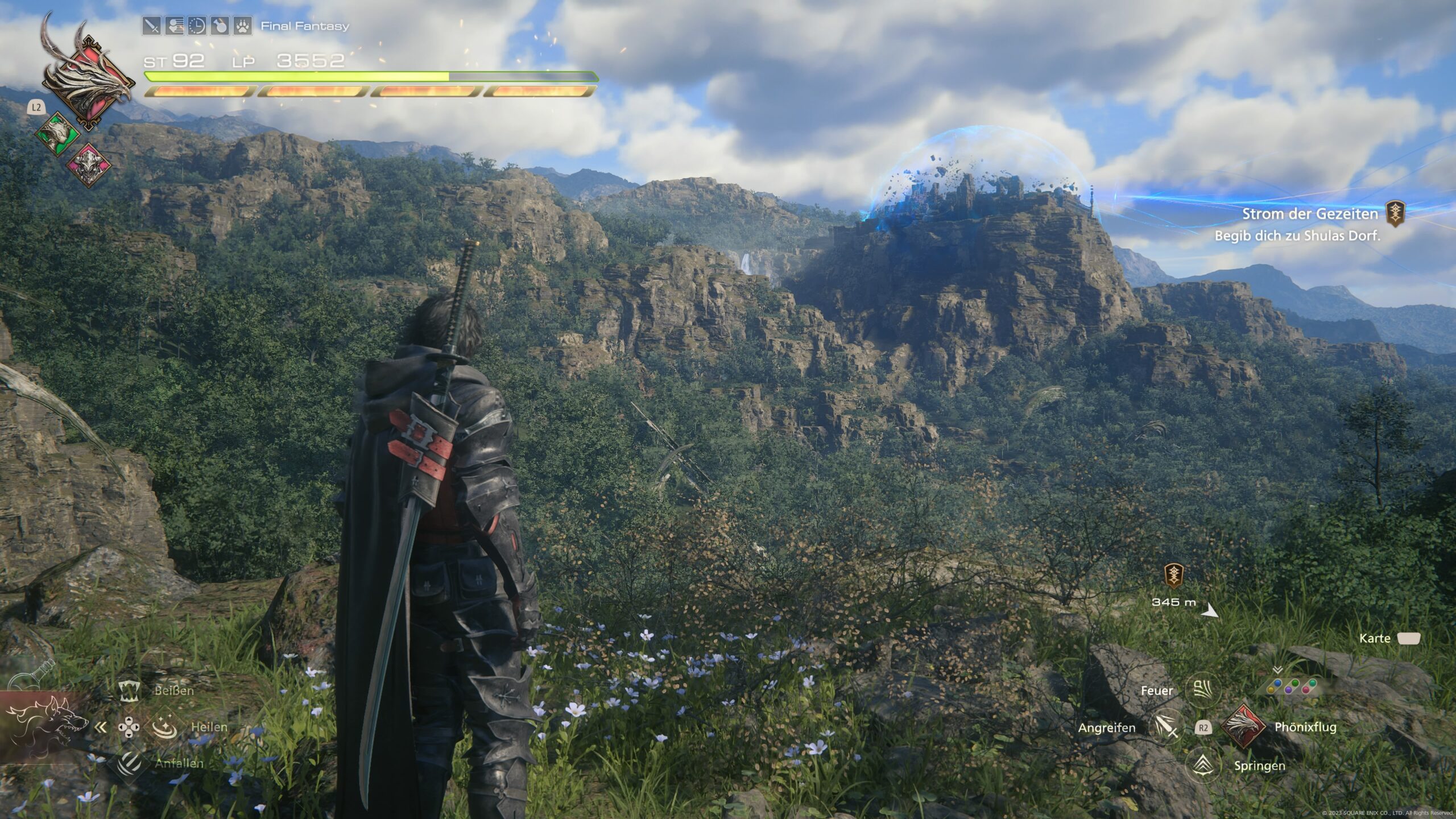Choose the pink eikon diamond icon

tap(89, 164)
